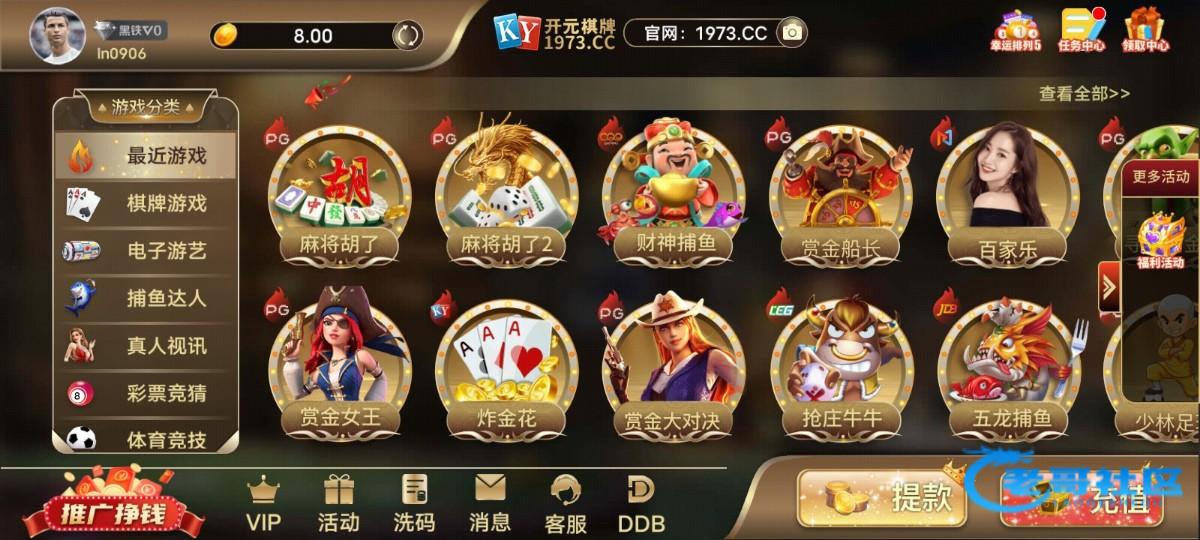Open the 任务中心 task center
Image resolution: width=1200 pixels, height=540 pixels.
tap(1081, 30)
